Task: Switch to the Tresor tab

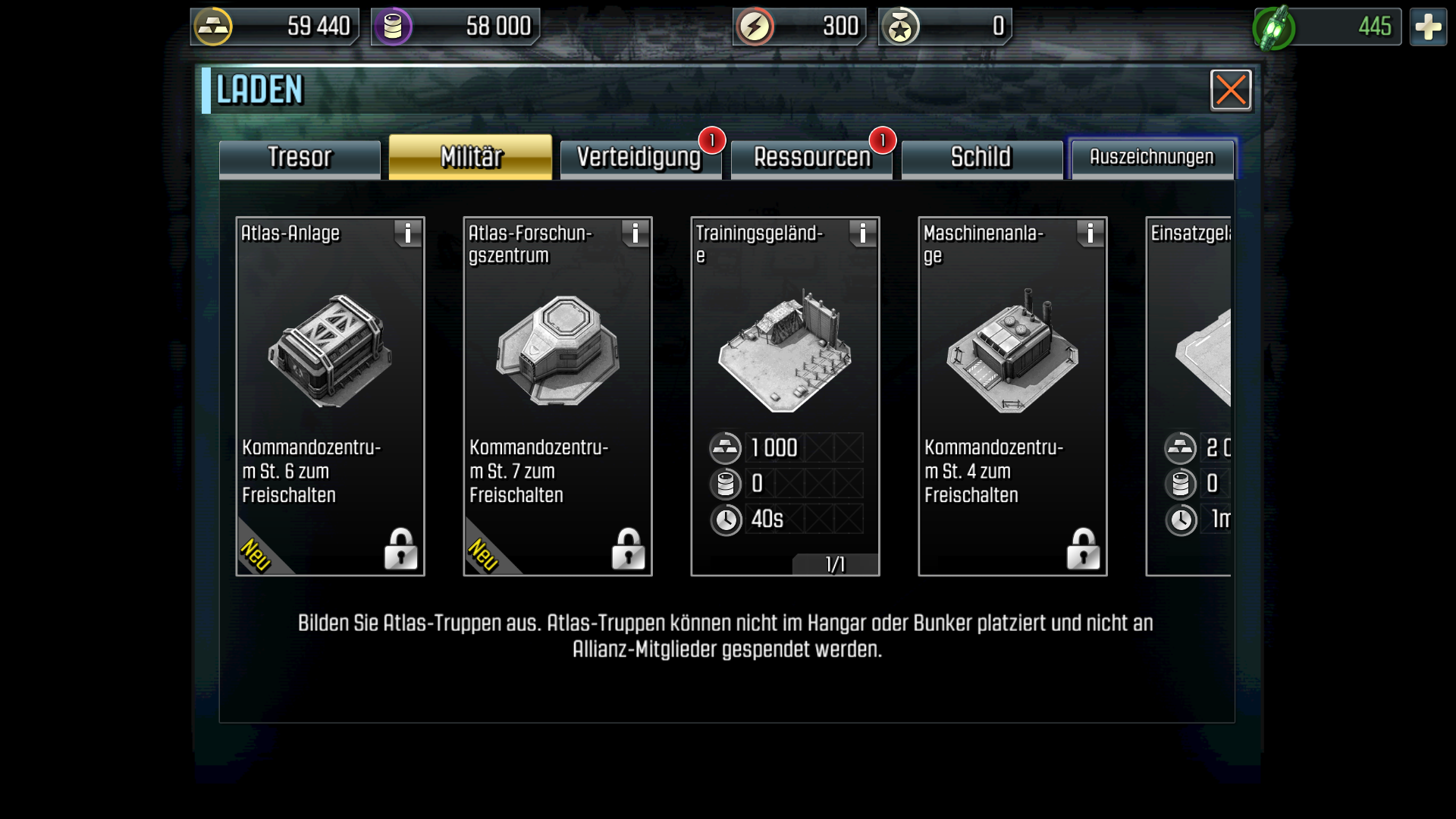Action: (x=300, y=158)
